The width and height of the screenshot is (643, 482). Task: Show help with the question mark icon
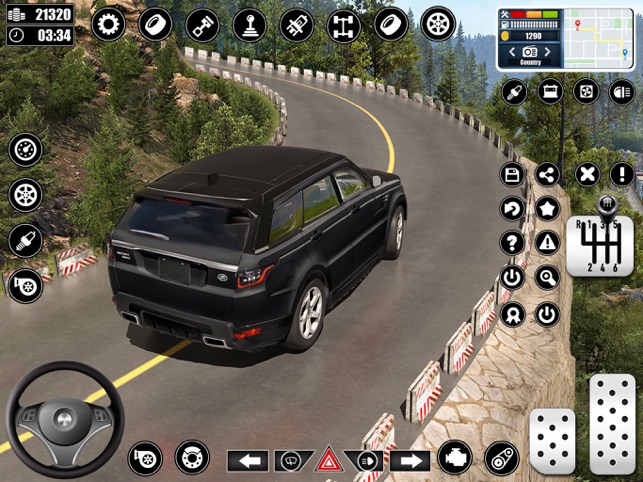pyautogui.click(x=512, y=243)
